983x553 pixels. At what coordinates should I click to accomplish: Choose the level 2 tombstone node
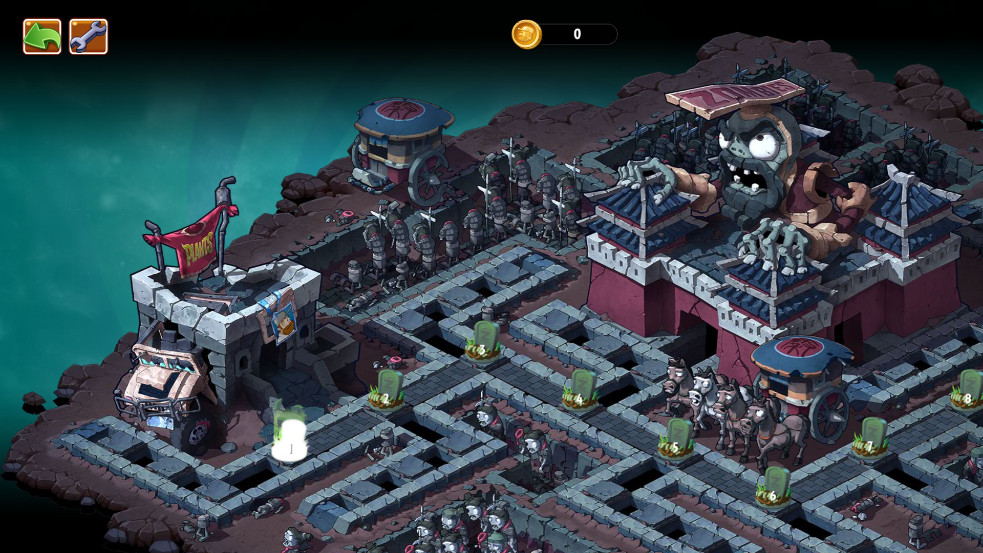click(386, 388)
